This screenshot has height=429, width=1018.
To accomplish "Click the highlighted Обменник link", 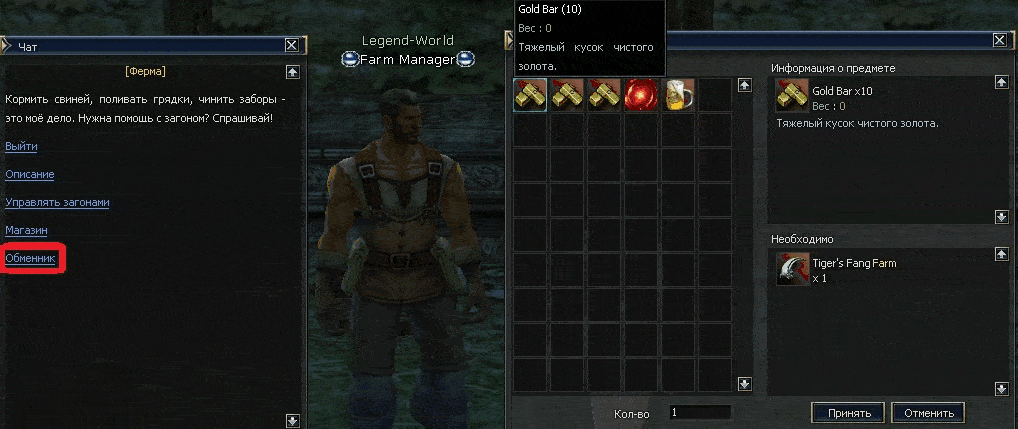I will (32, 258).
